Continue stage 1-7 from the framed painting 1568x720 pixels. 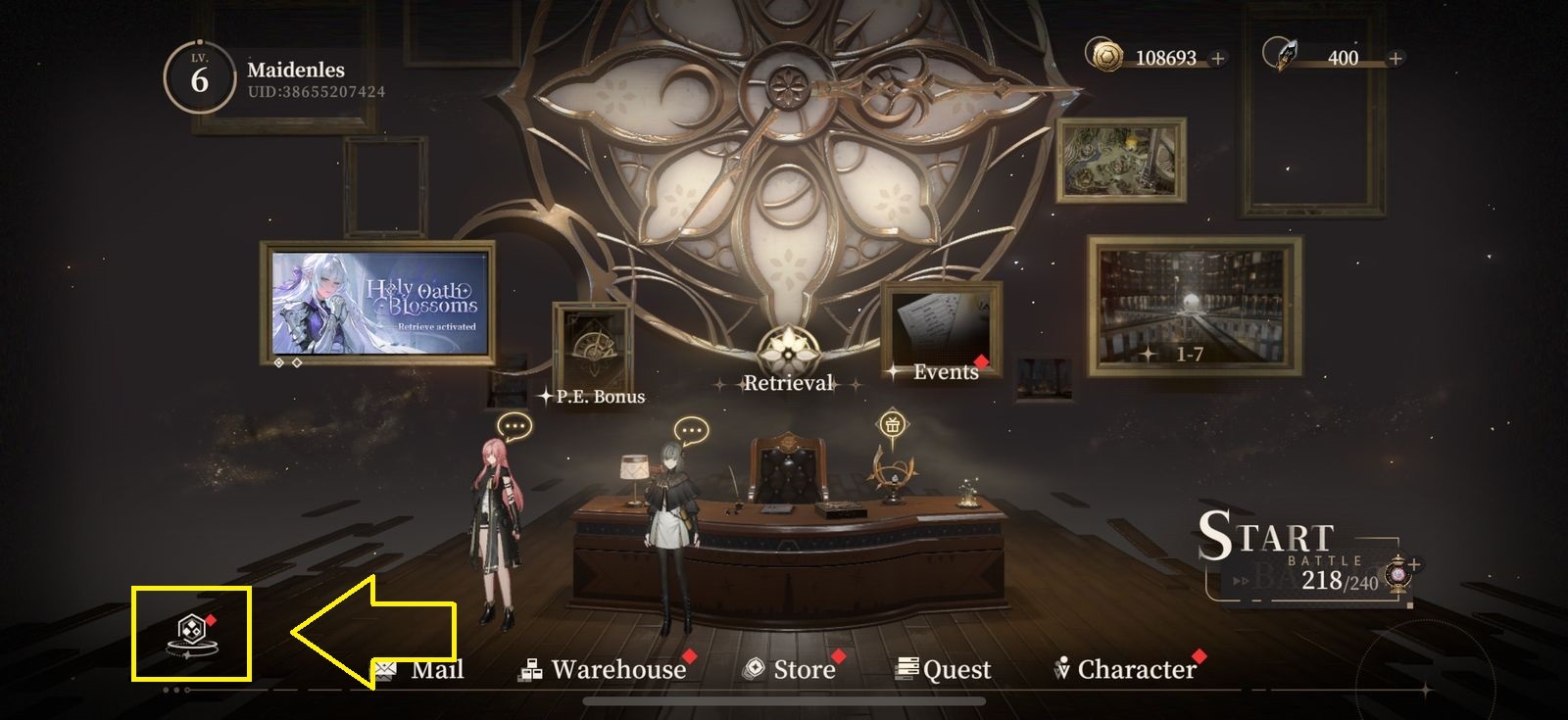pyautogui.click(x=1194, y=306)
